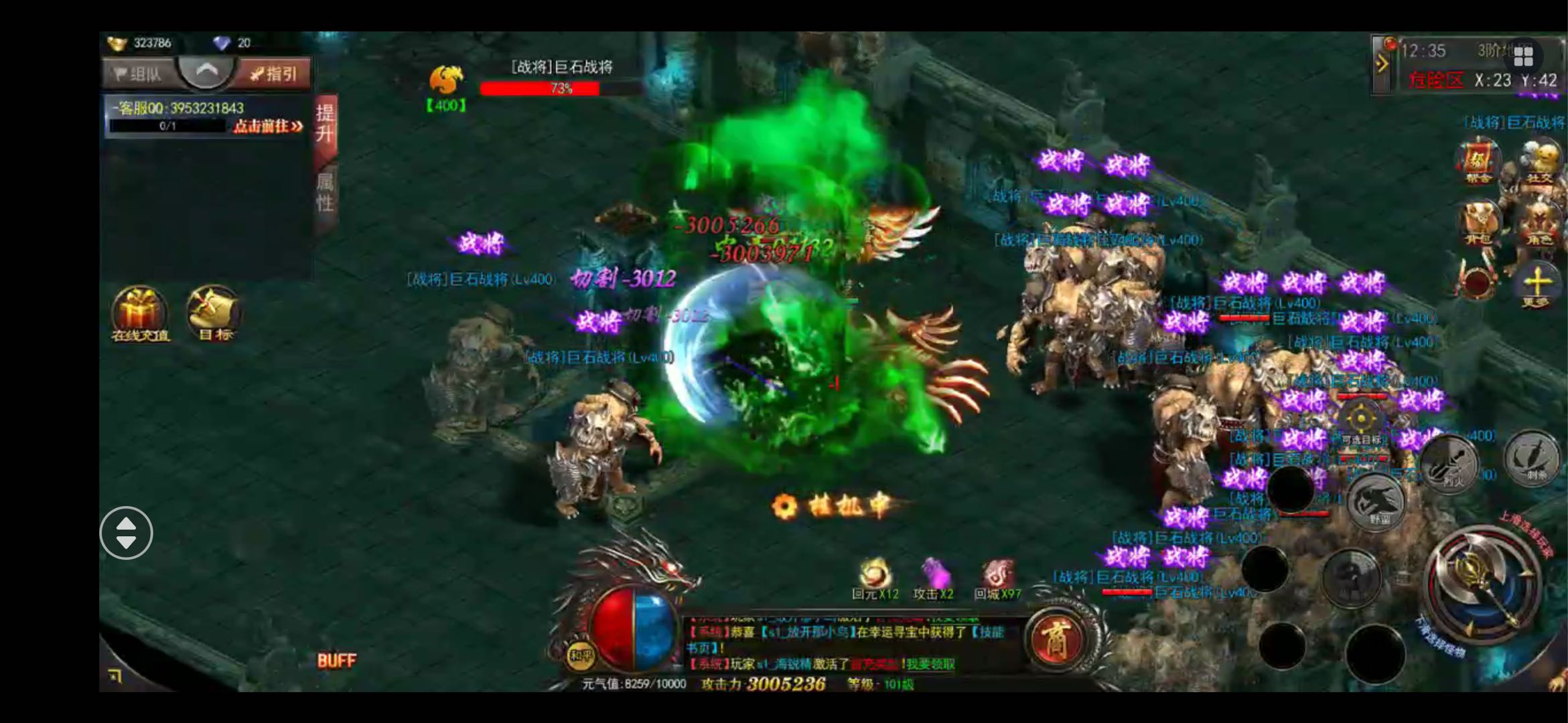Collapse the quest panel with the up-arrow button
Image resolution: width=1568 pixels, height=723 pixels.
206,71
